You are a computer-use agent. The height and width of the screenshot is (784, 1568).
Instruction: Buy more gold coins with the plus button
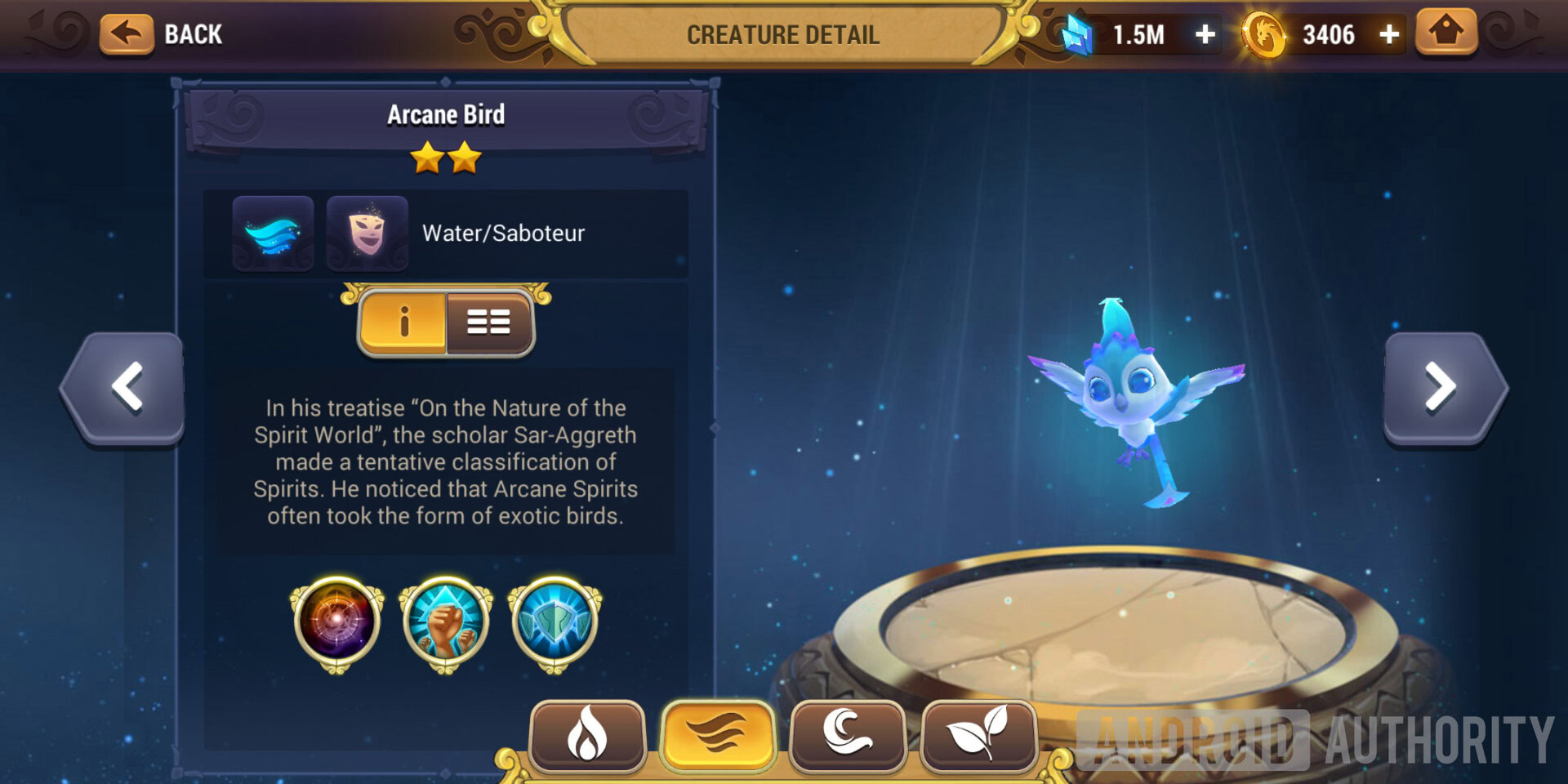(1389, 34)
